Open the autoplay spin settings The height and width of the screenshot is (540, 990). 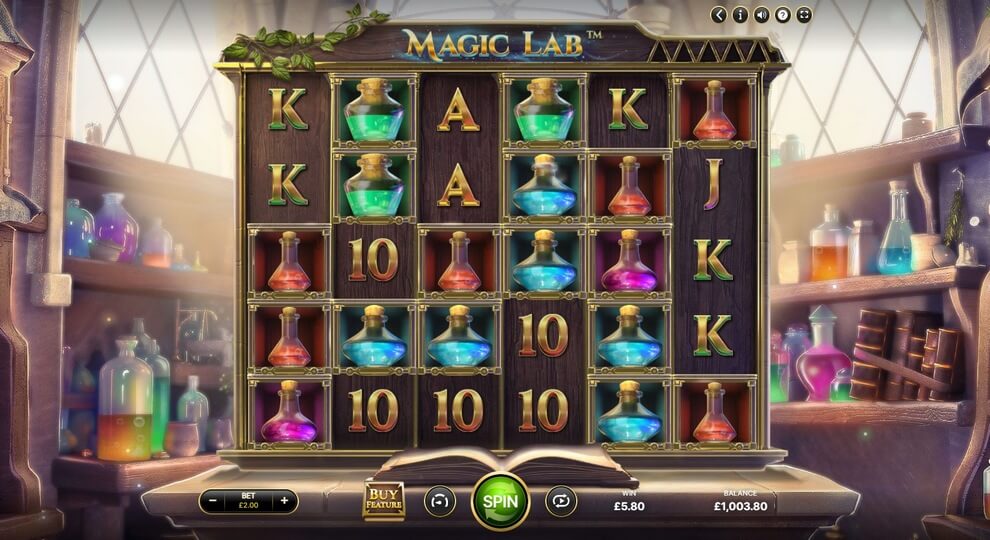560,500
